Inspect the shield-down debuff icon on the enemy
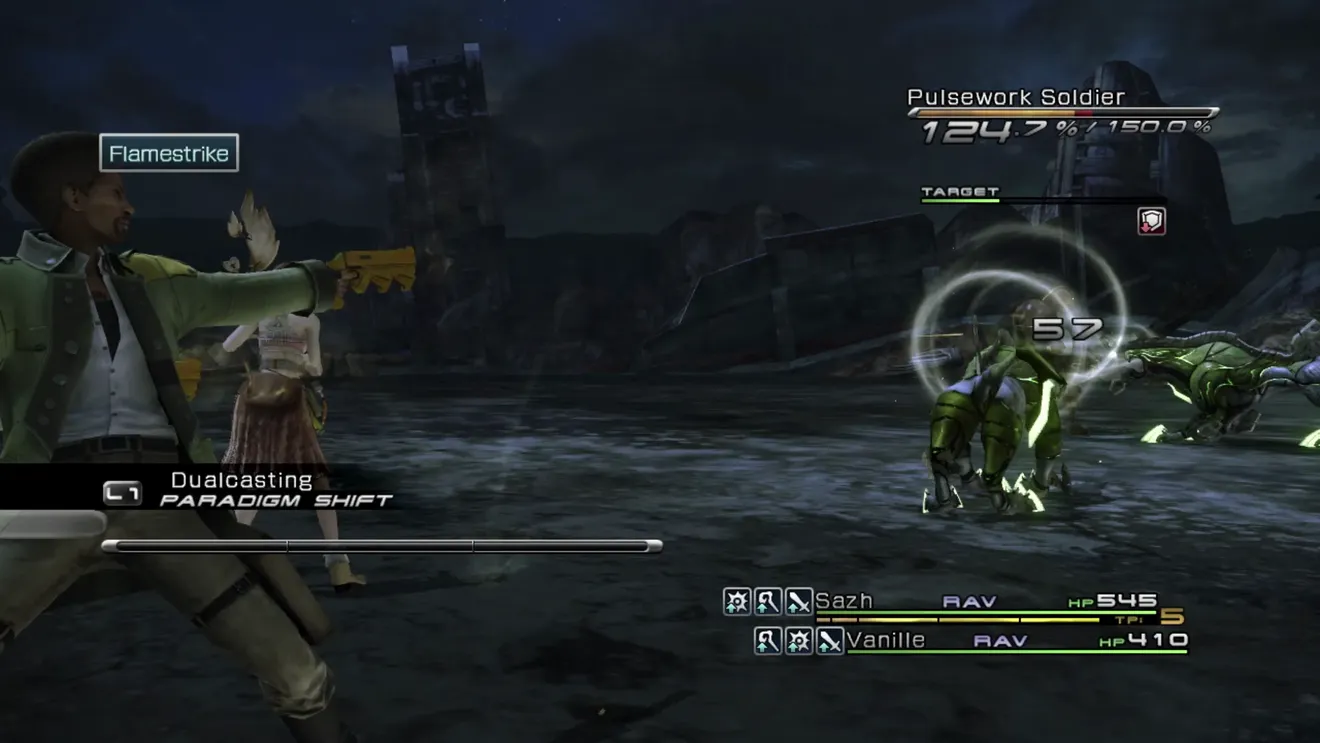The height and width of the screenshot is (743, 1320). 1151,221
